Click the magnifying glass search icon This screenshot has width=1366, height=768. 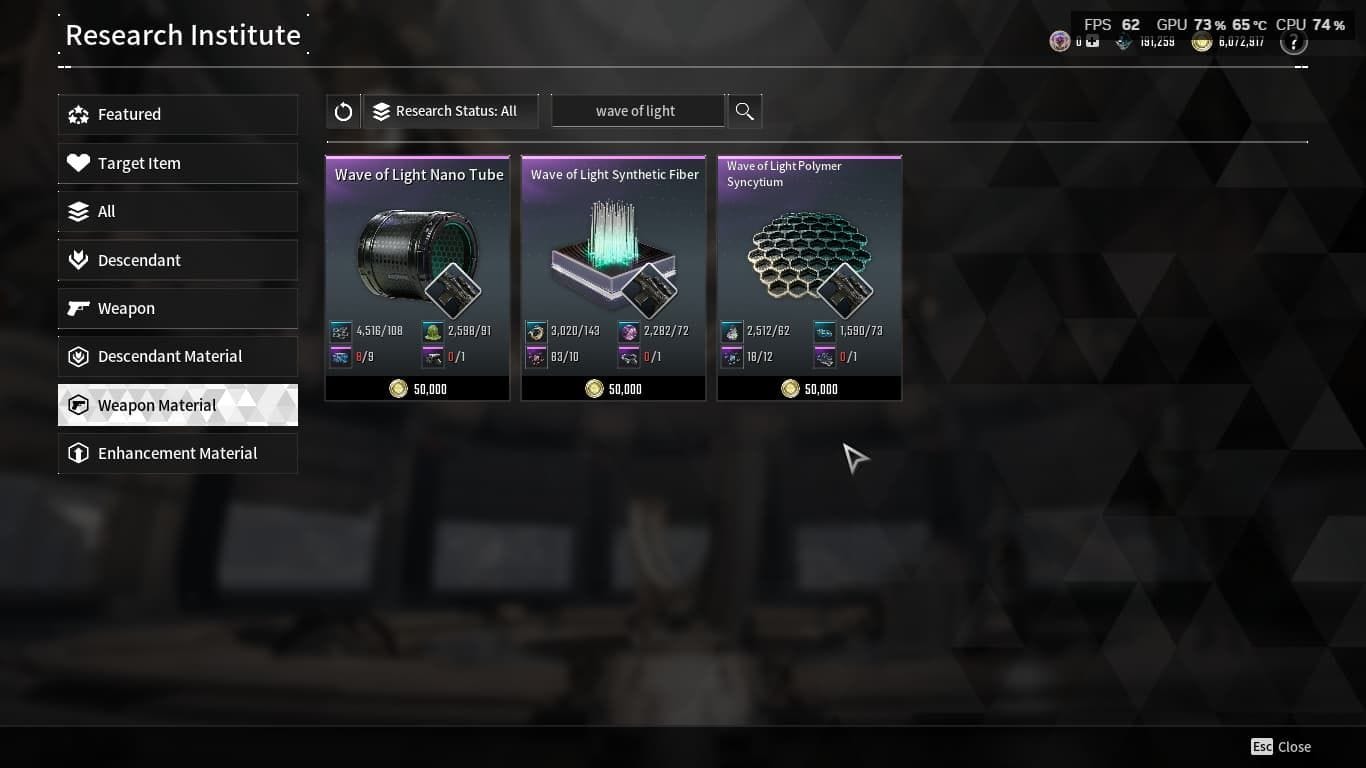(x=744, y=111)
